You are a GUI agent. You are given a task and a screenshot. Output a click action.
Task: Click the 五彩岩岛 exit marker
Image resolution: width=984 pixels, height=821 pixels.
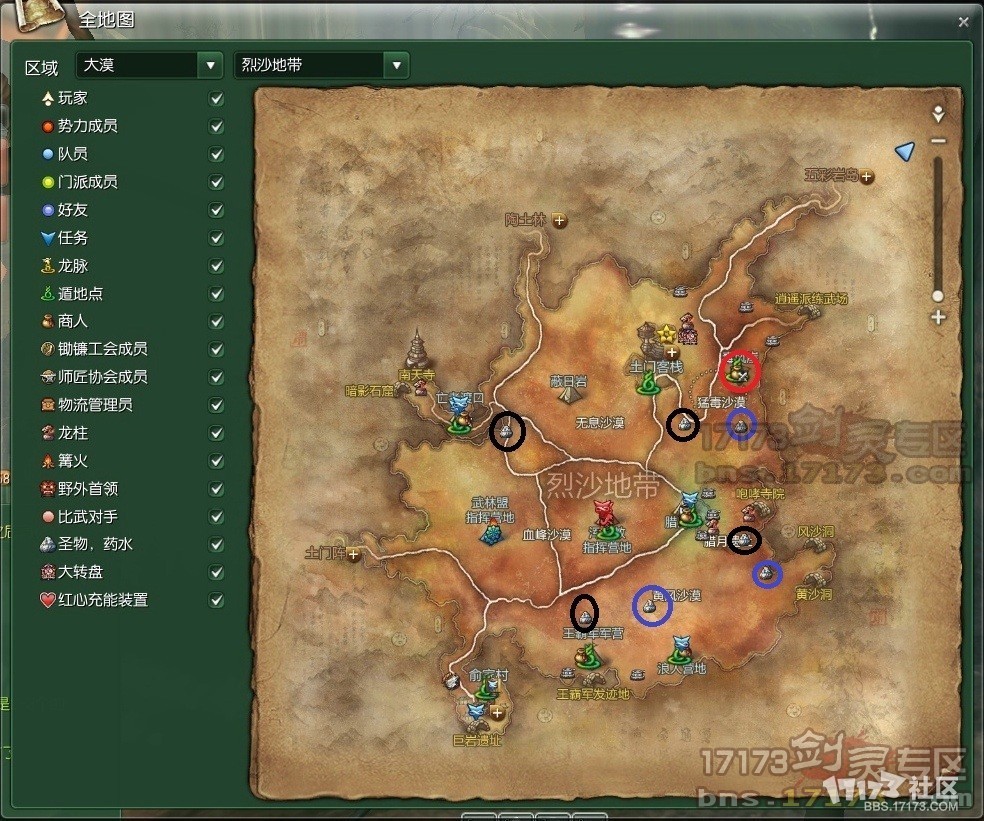pyautogui.click(x=866, y=176)
